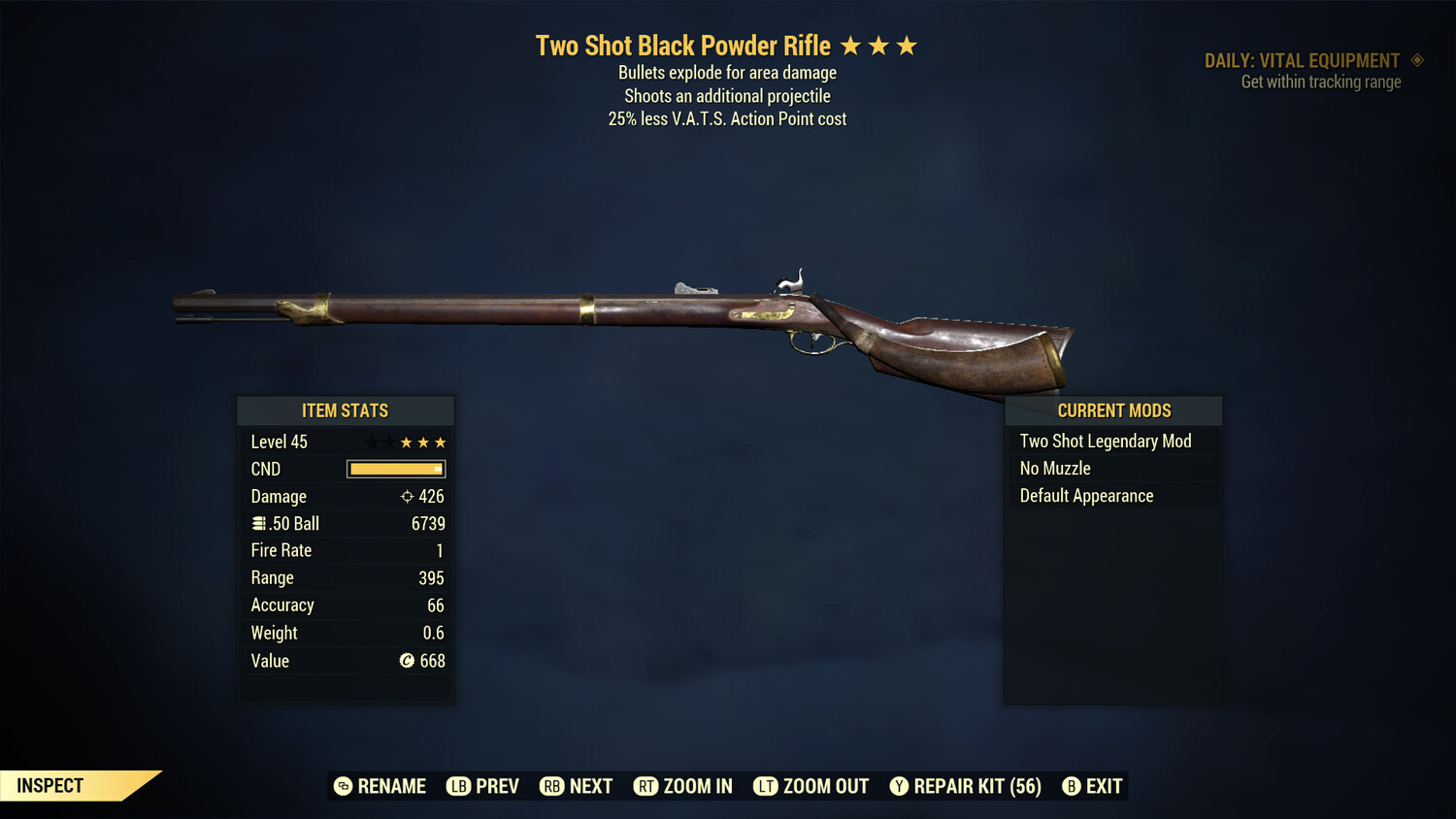Click the B button icon beside Exit
Screen dimensions: 1456x819
point(1072,786)
